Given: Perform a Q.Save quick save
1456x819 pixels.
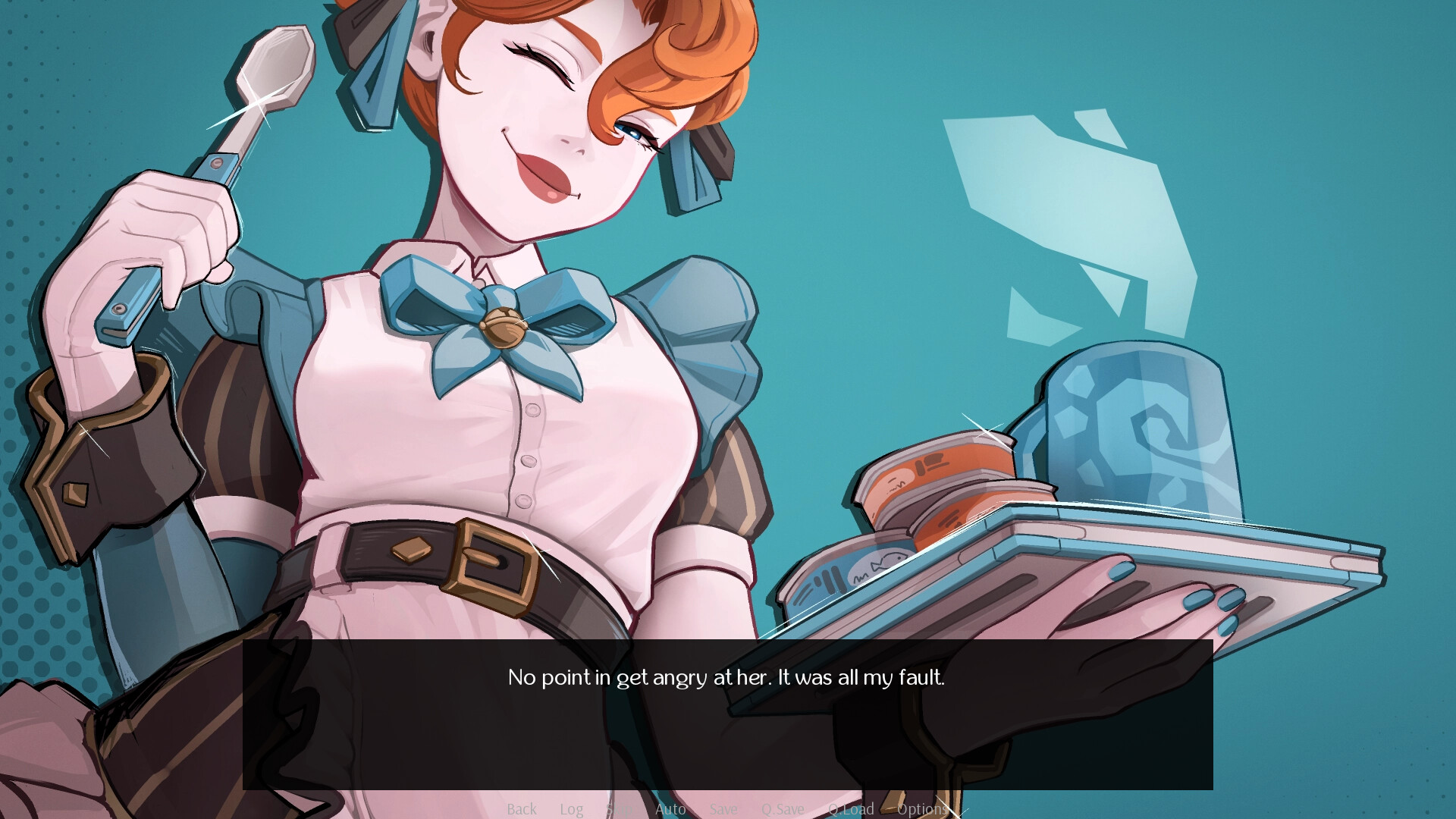Looking at the screenshot, I should 783,809.
